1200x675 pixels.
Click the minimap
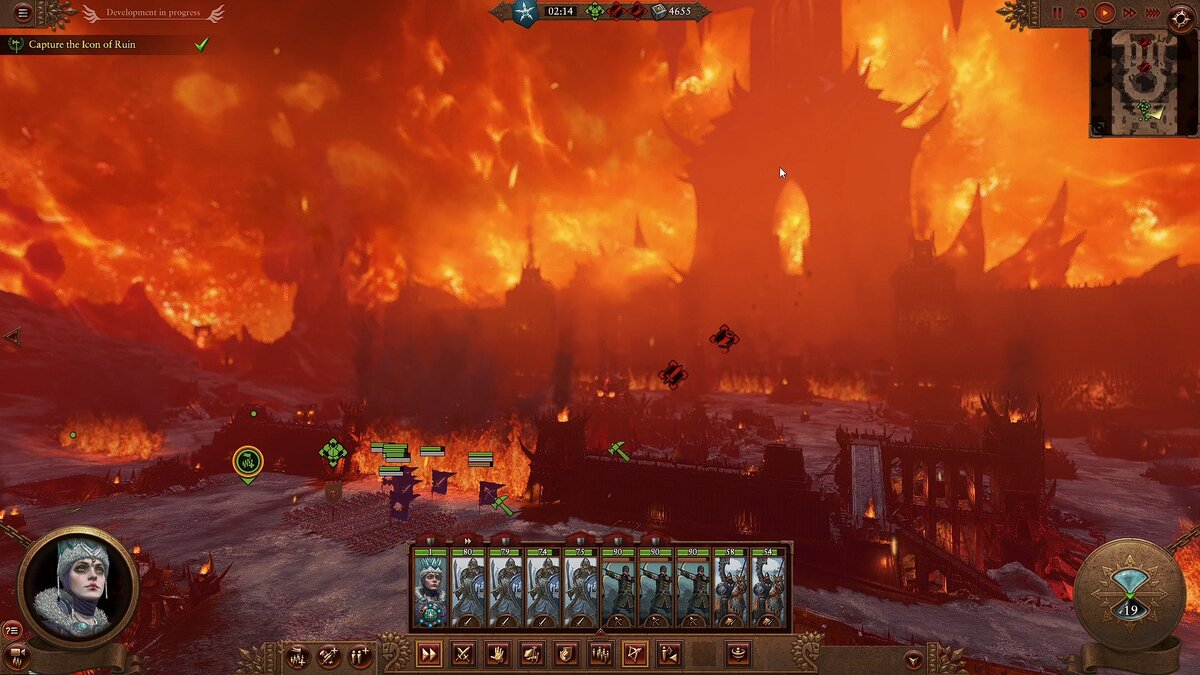(1144, 82)
